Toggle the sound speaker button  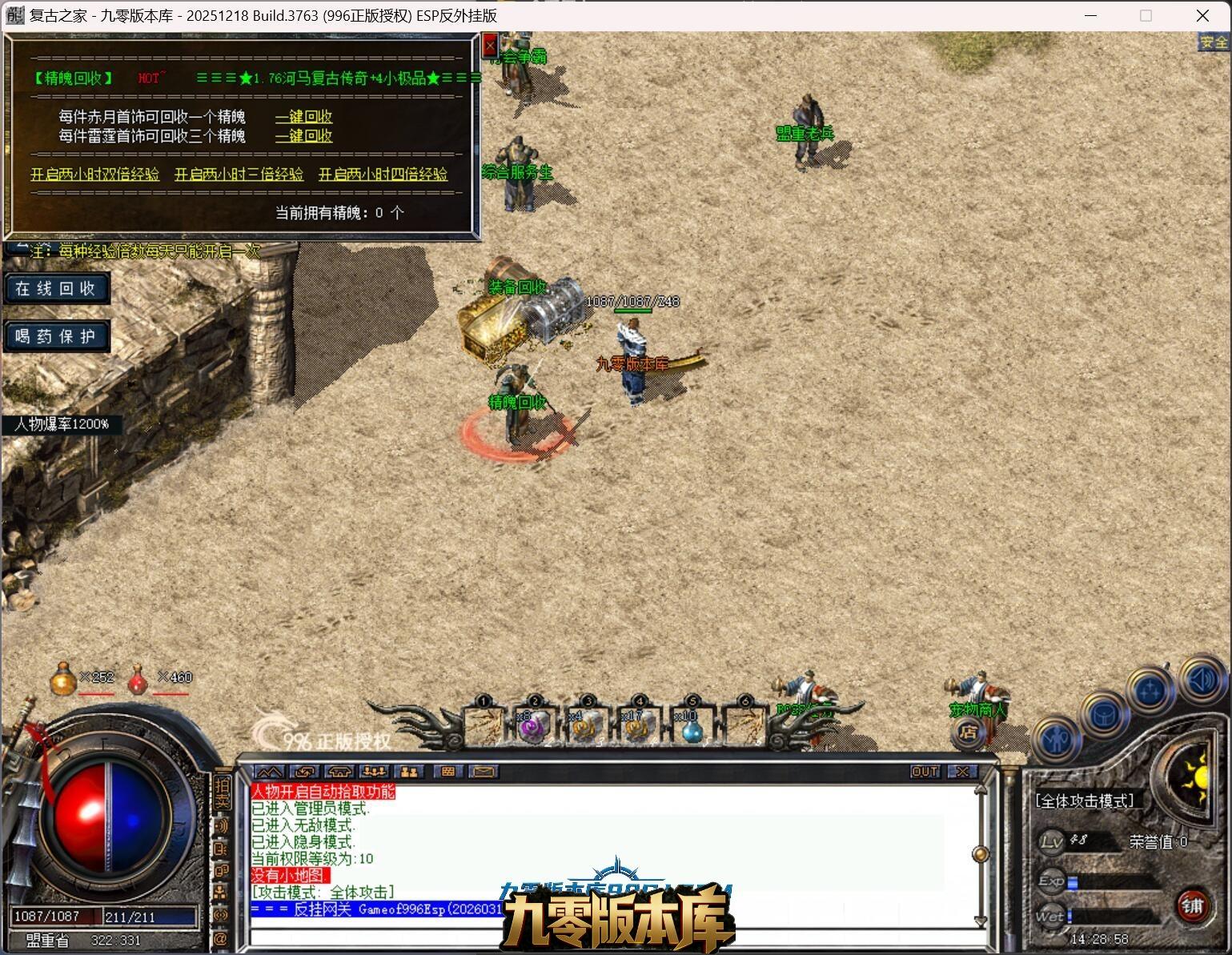1199,679
